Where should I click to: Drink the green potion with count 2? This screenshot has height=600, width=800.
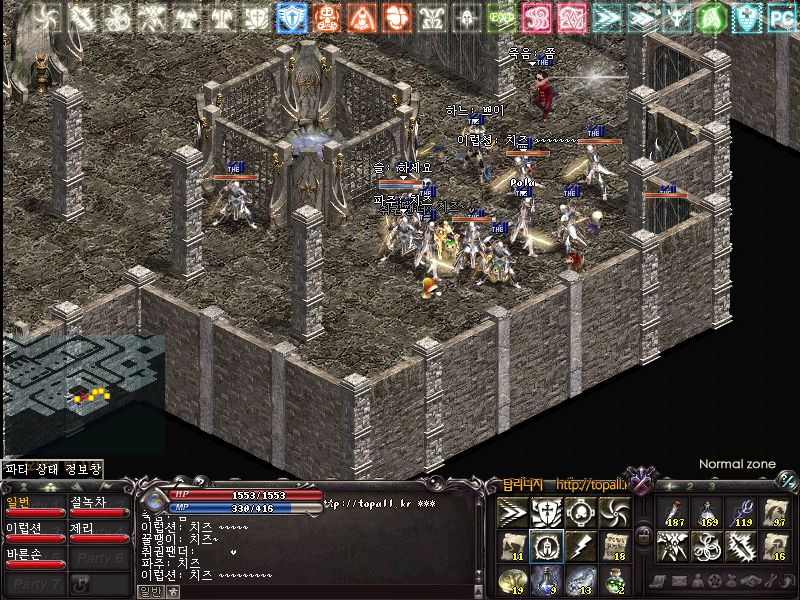point(613,579)
